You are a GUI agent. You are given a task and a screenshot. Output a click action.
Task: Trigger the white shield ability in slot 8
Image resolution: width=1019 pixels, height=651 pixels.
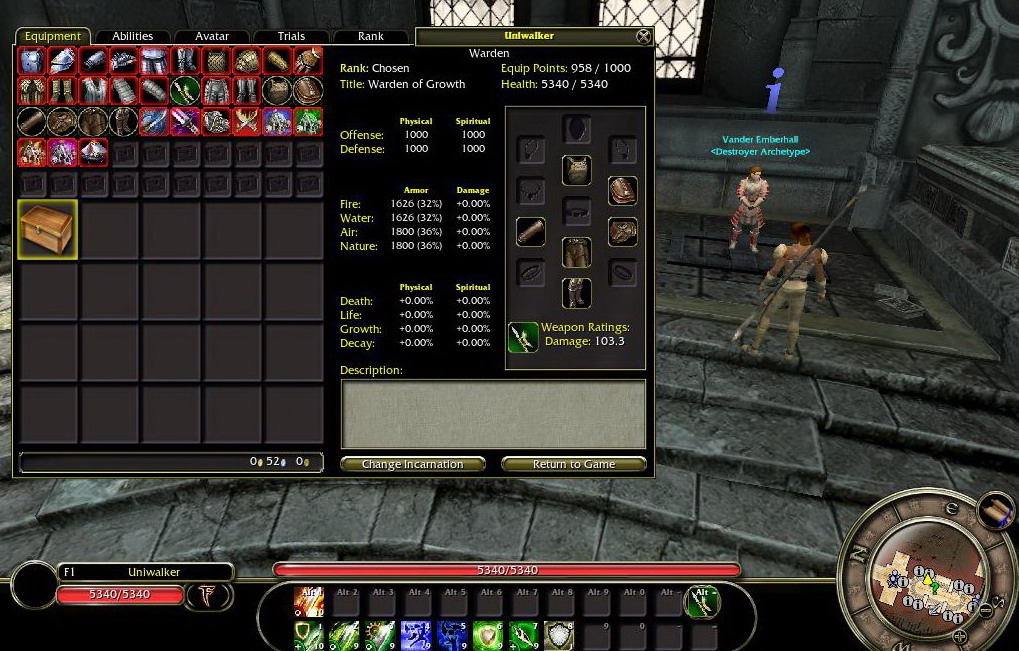[x=558, y=635]
